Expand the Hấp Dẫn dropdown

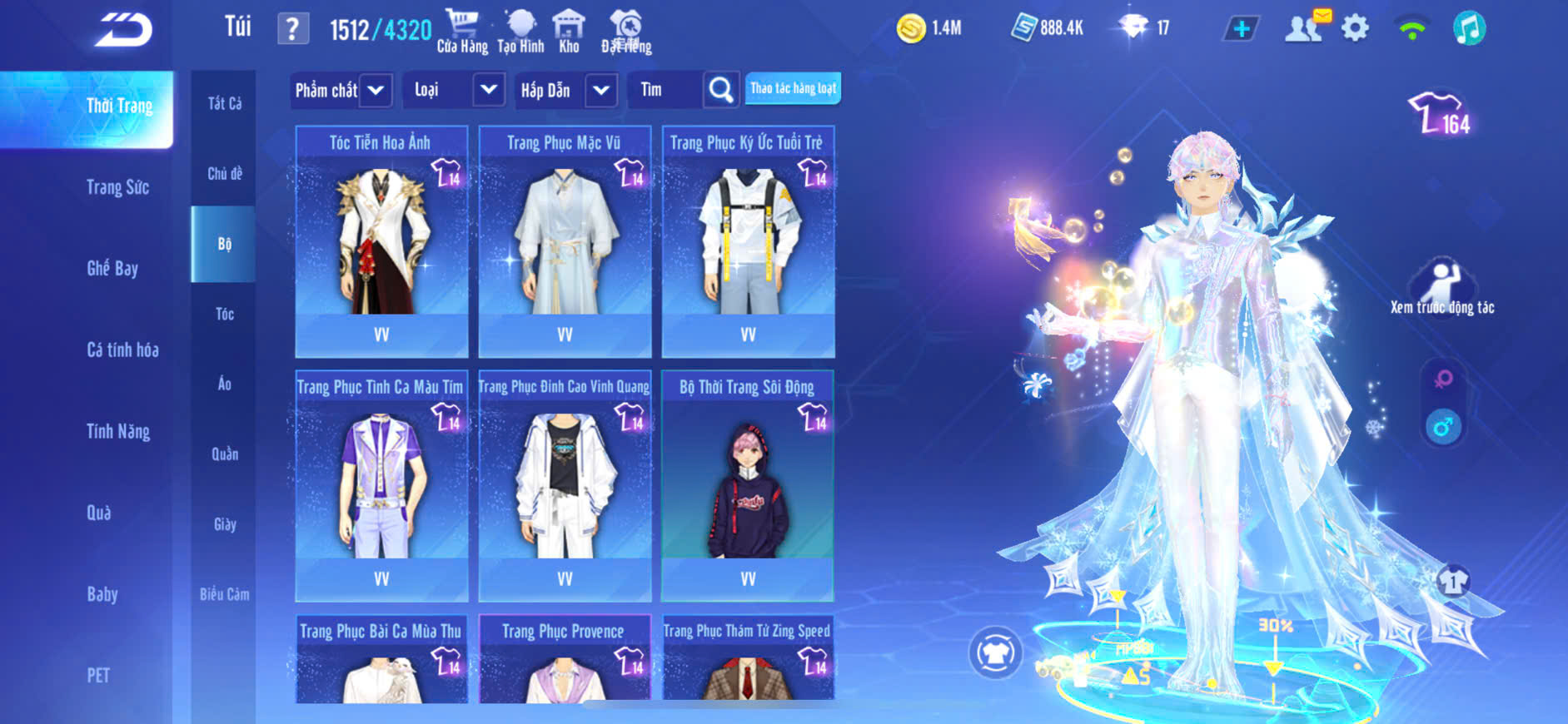pos(600,90)
